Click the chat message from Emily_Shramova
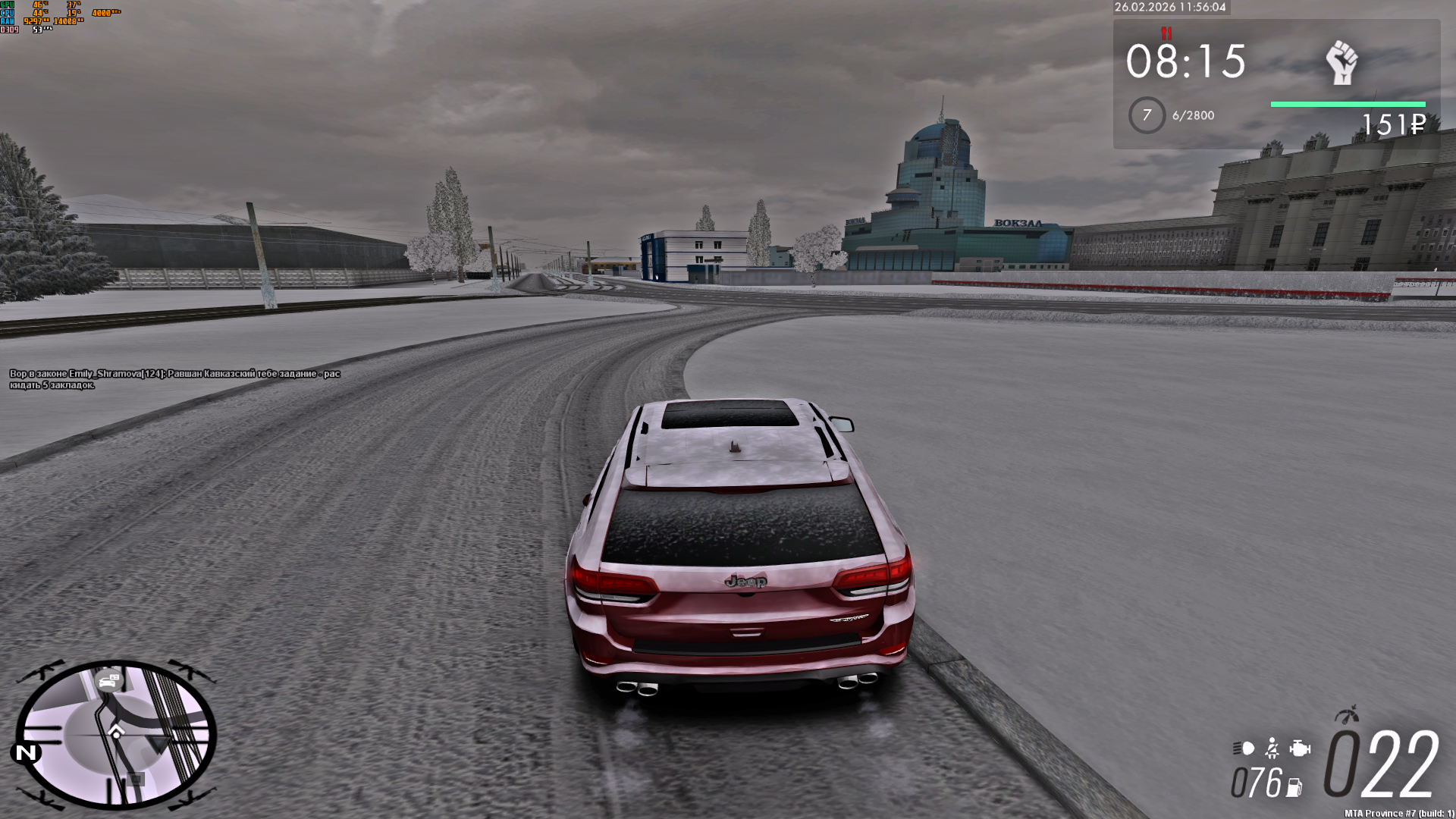The height and width of the screenshot is (819, 1456). 174,379
